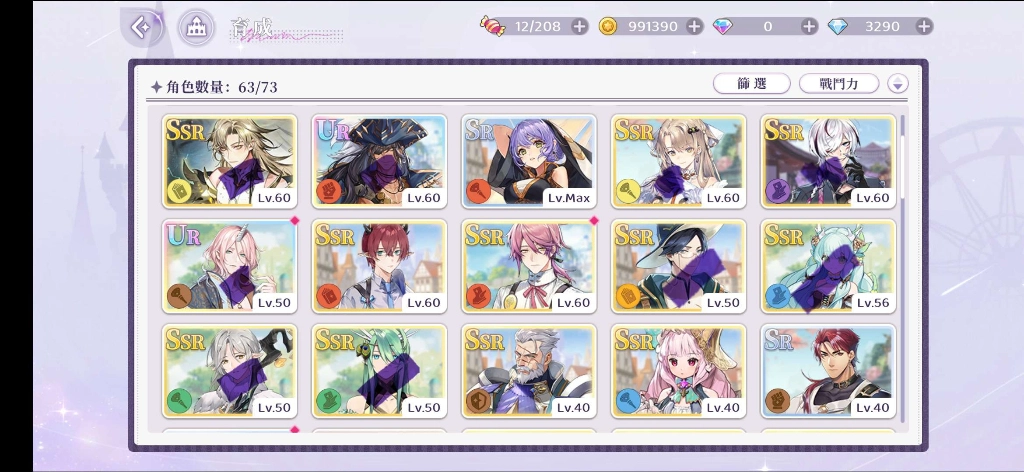The height and width of the screenshot is (472, 1024).
Task: Sort by 戰鬥力 button
Action: pyautogui.click(x=838, y=84)
